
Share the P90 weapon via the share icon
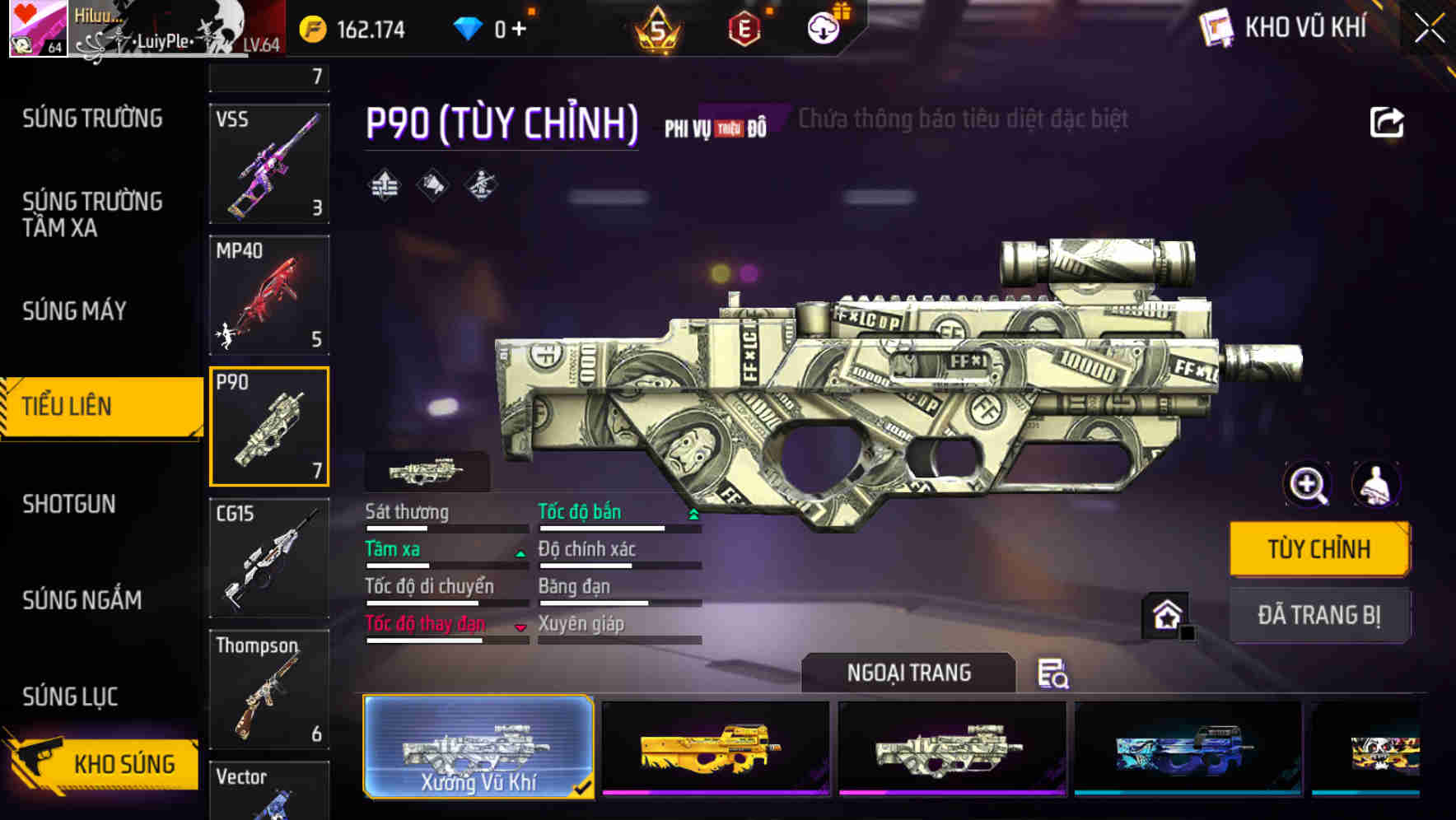(x=1387, y=121)
